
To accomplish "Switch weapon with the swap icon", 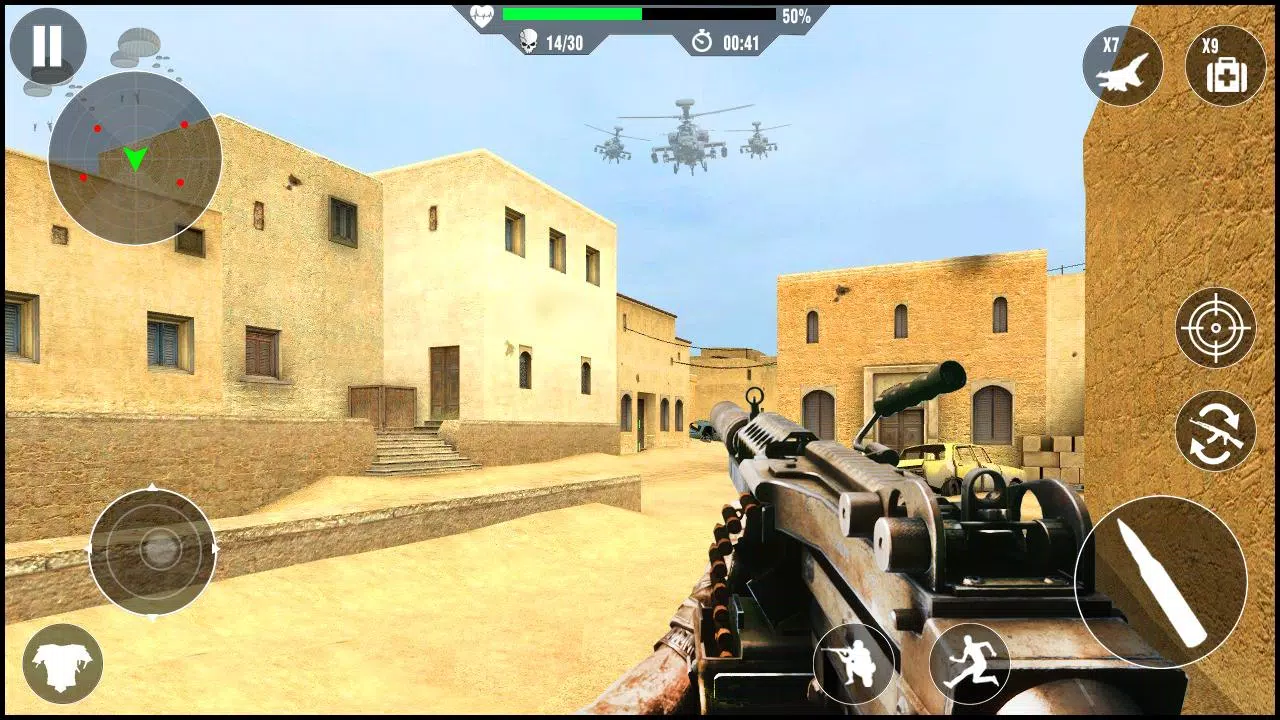I will [x=1215, y=431].
